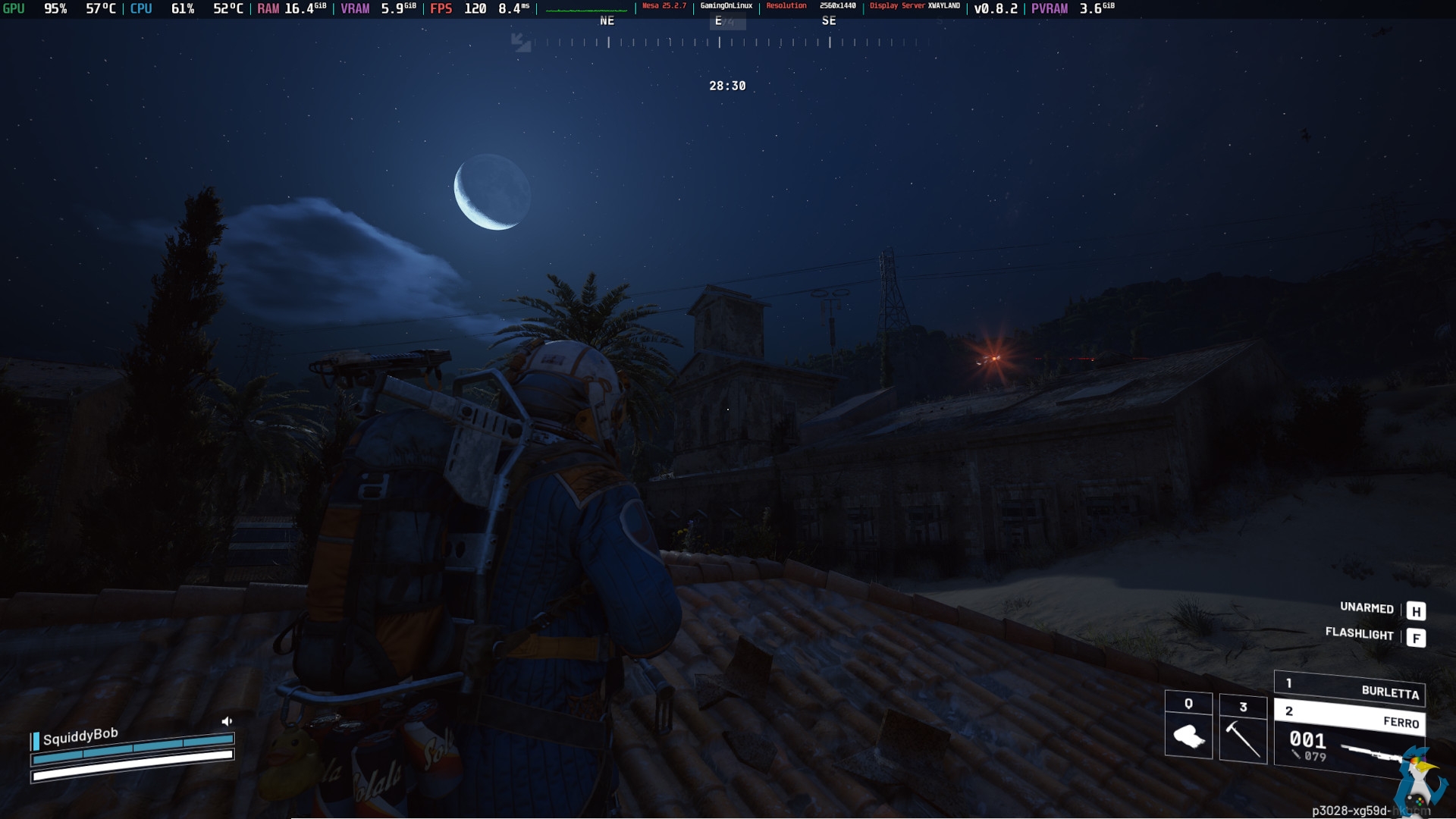The image size is (1456, 819).
Task: Select the Burletta weapon slot
Action: click(1350, 688)
